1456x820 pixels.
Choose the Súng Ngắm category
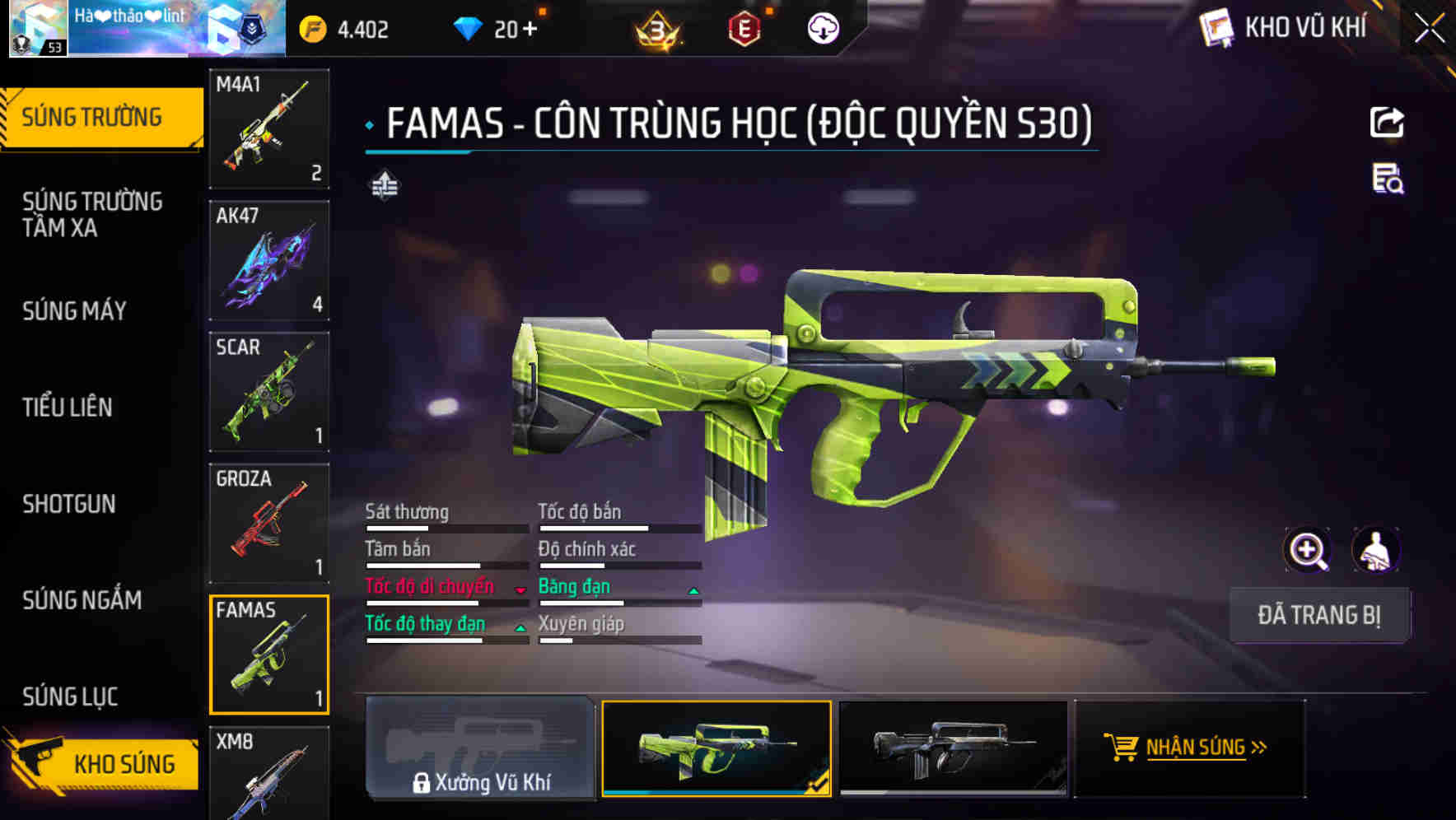pos(82,600)
